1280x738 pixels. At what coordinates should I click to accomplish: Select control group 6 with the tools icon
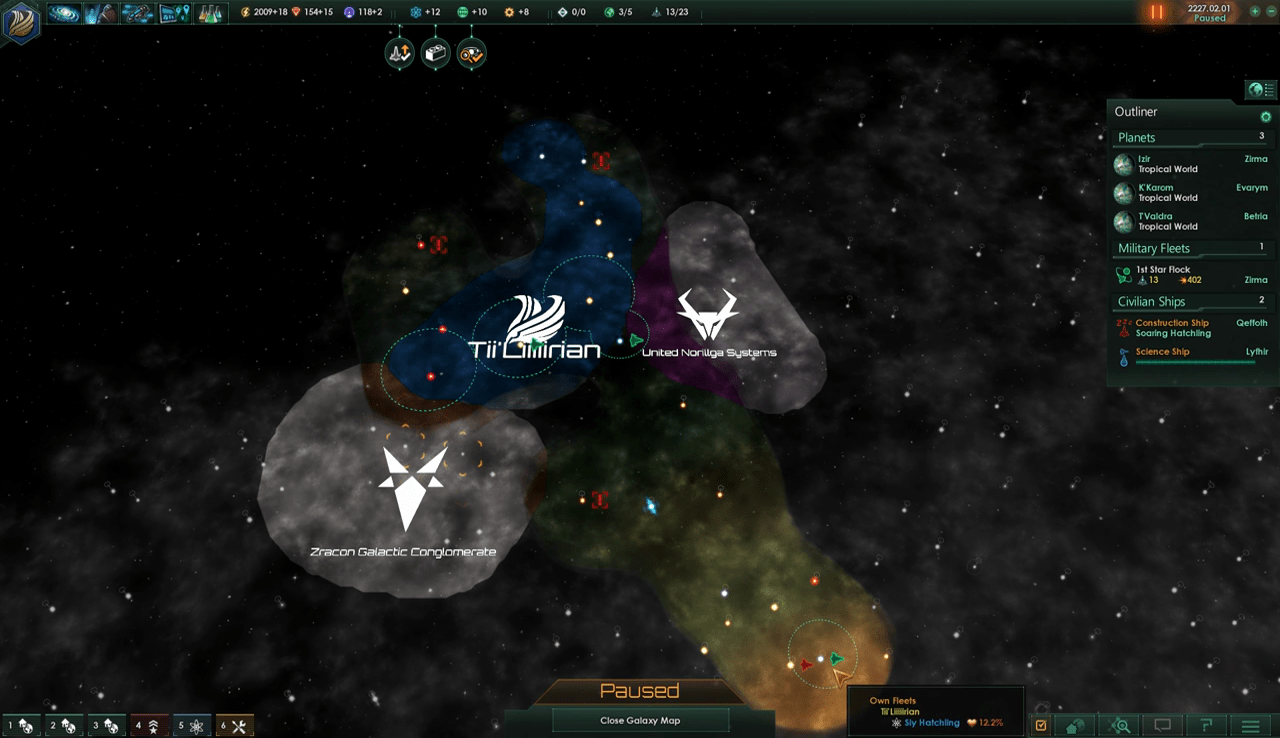click(236, 726)
